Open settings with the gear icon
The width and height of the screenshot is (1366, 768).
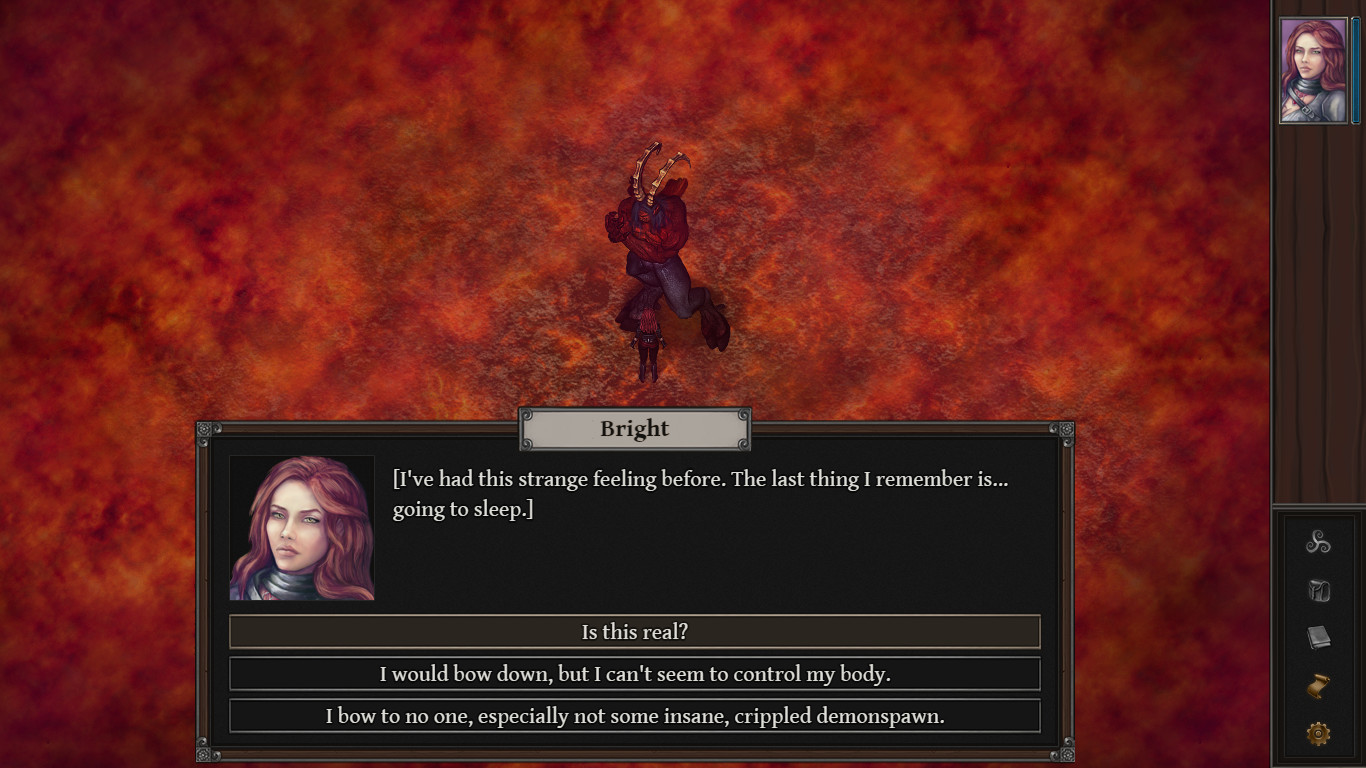click(x=1318, y=734)
